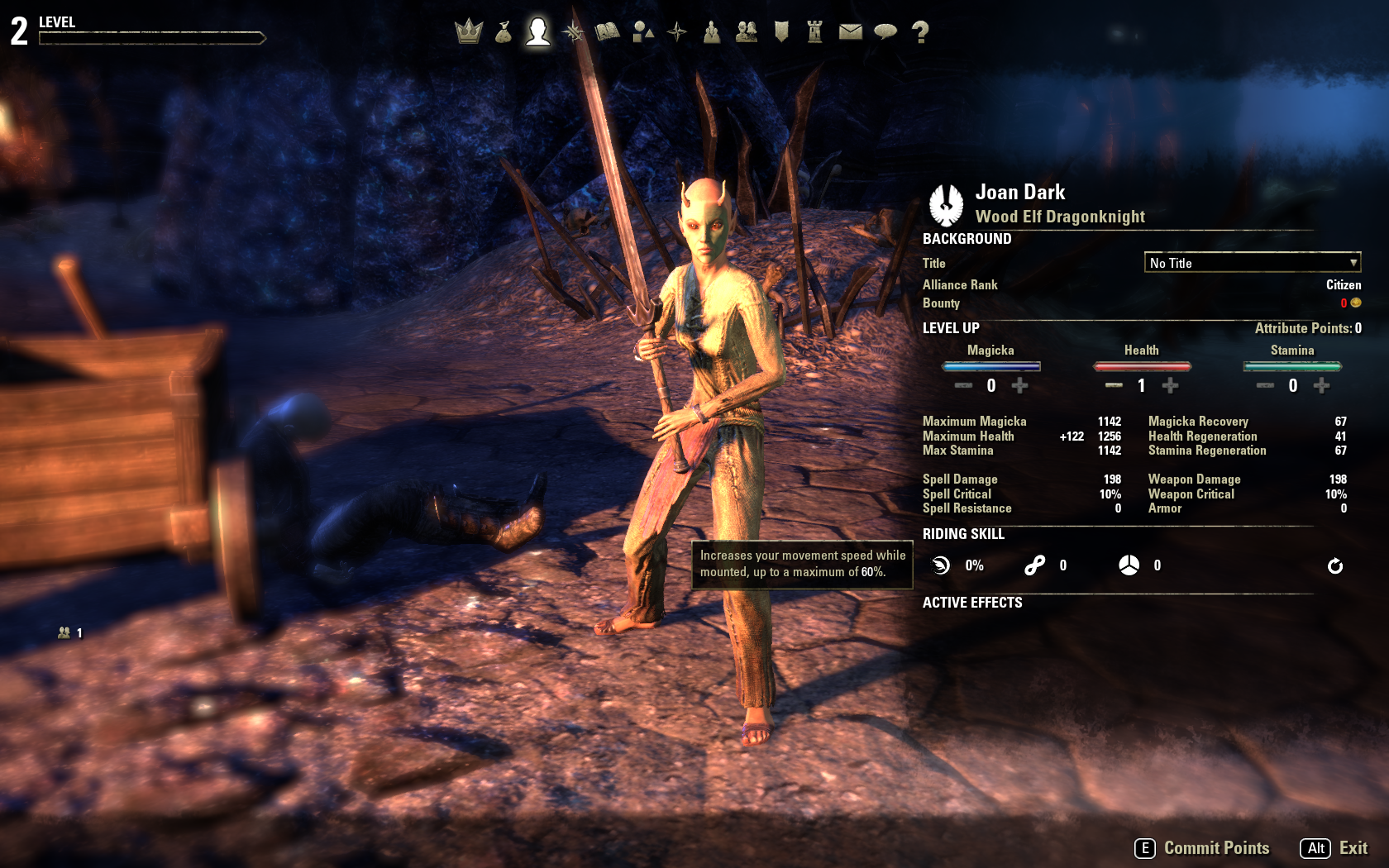
Task: Open the Alliance War tower icon
Action: point(815,32)
